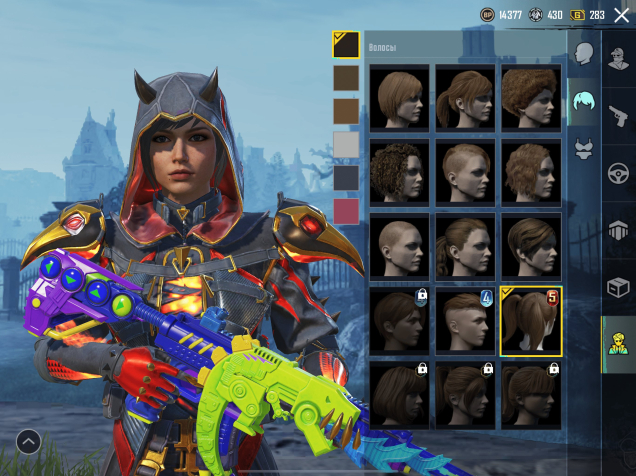Open the crate box section
Viewport: 636px width, 476px height.
[619, 288]
